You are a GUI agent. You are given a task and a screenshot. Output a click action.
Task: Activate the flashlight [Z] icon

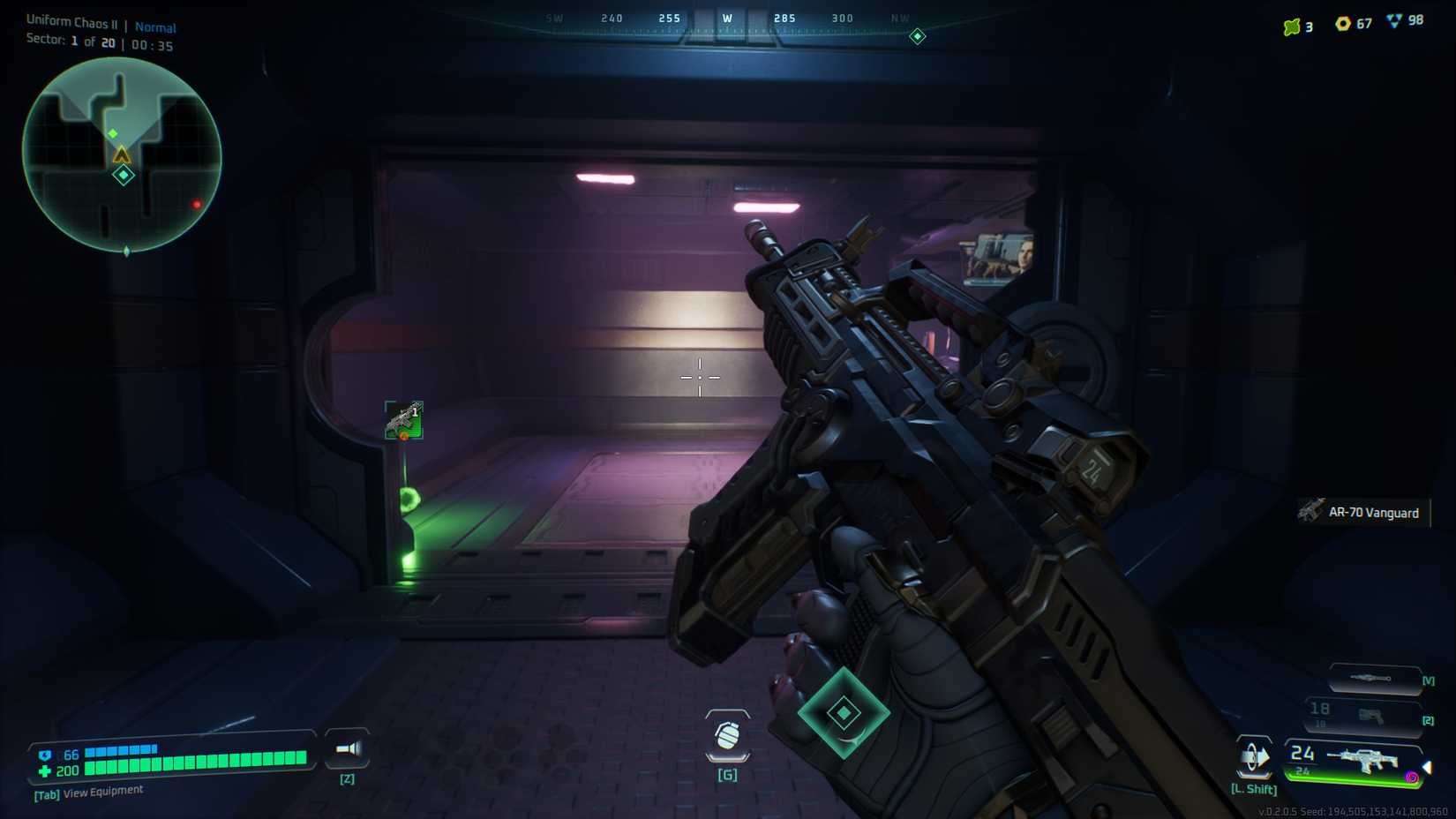click(347, 749)
